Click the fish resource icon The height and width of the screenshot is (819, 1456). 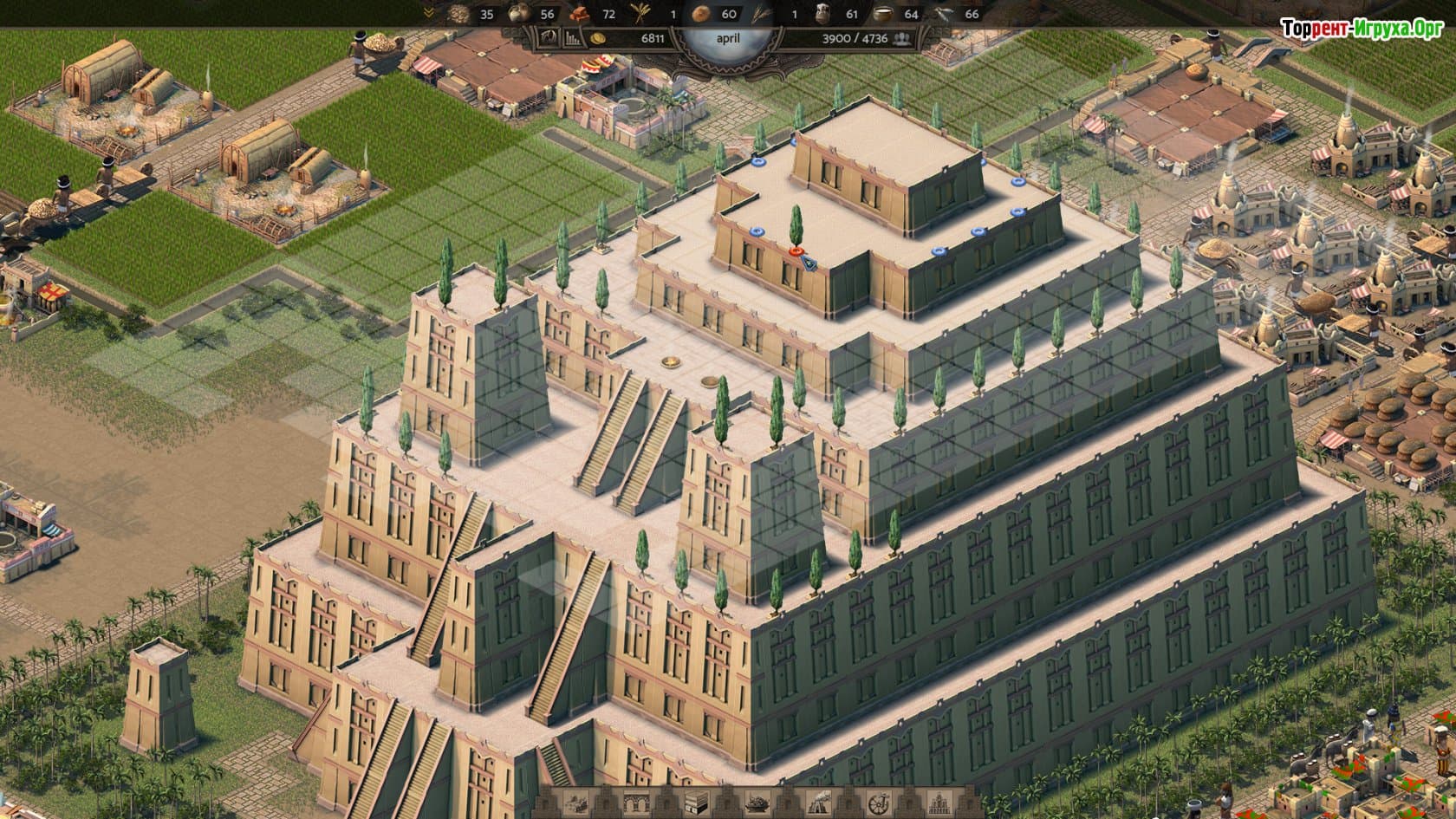[x=945, y=14]
